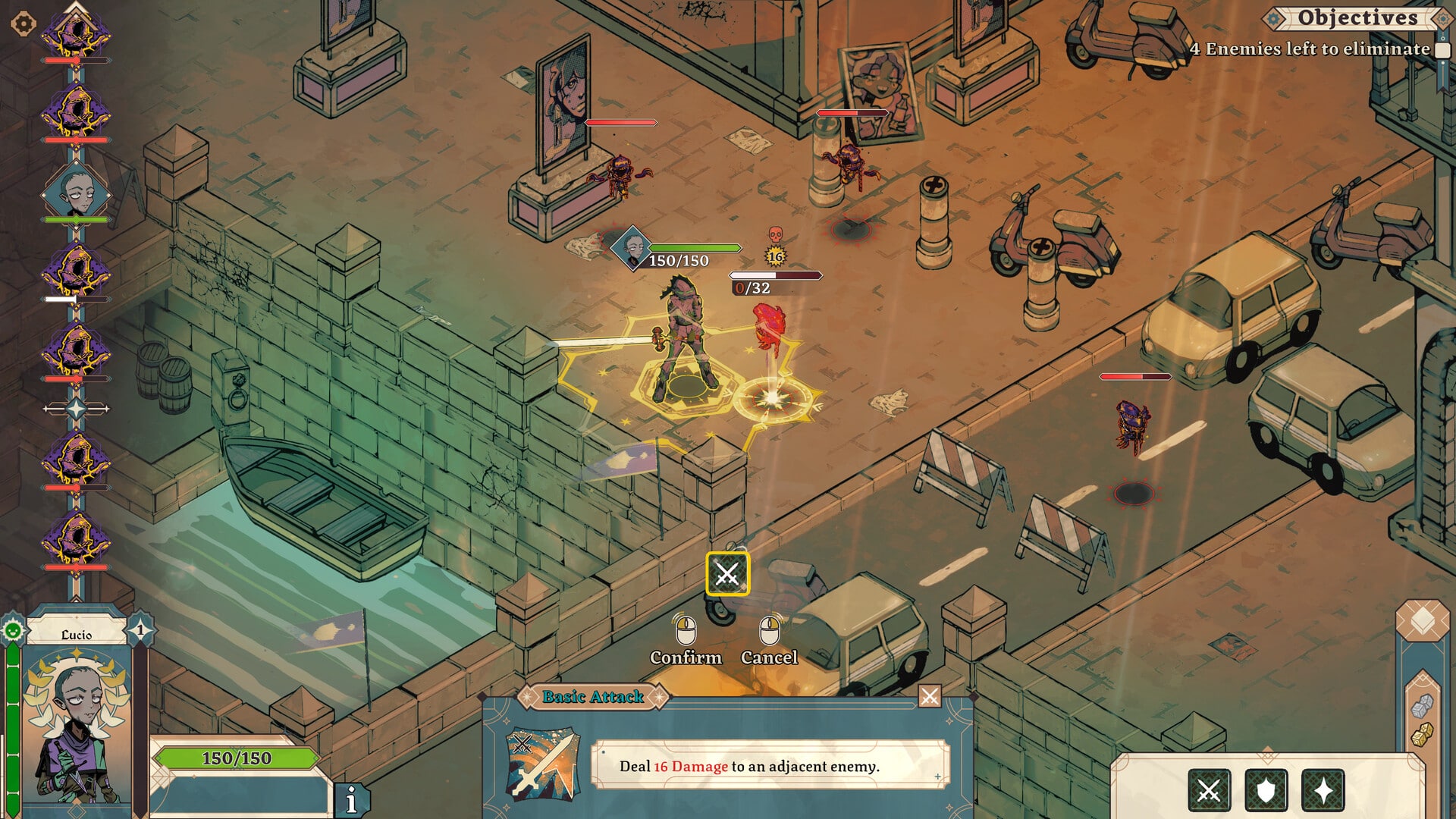
Task: Click the gold dice icon
Action: pos(1423,734)
